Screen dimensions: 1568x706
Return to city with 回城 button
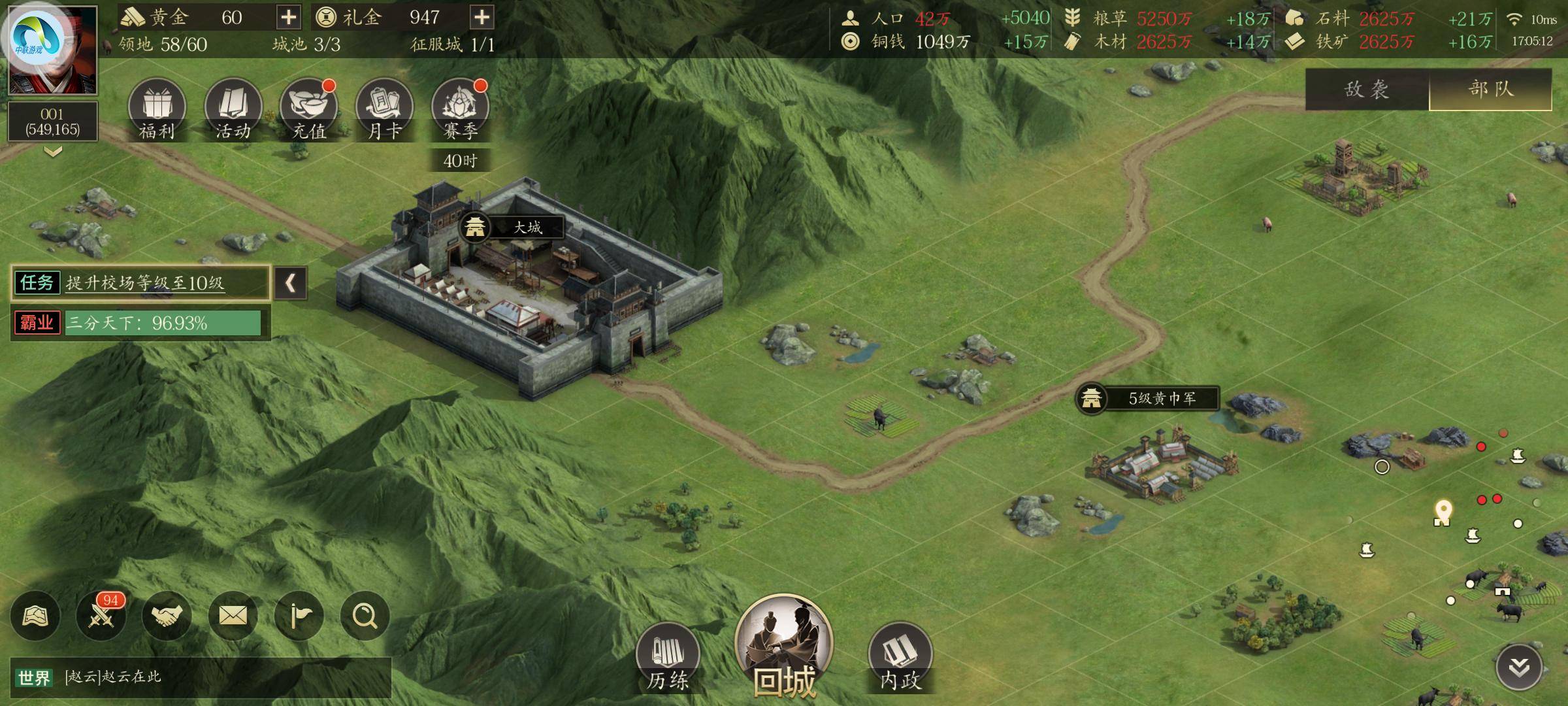click(784, 648)
